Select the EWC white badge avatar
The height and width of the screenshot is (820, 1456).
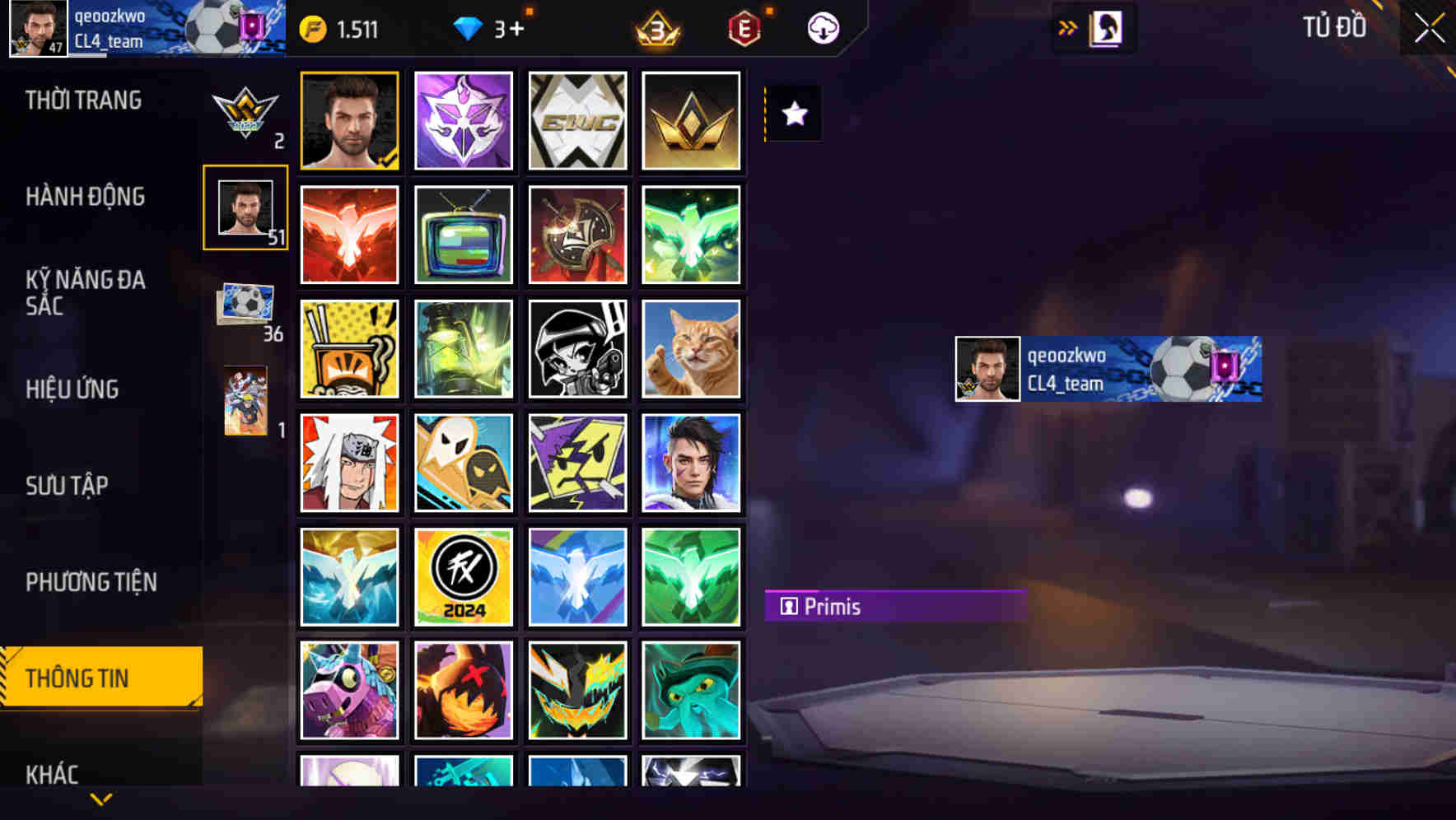[x=577, y=120]
